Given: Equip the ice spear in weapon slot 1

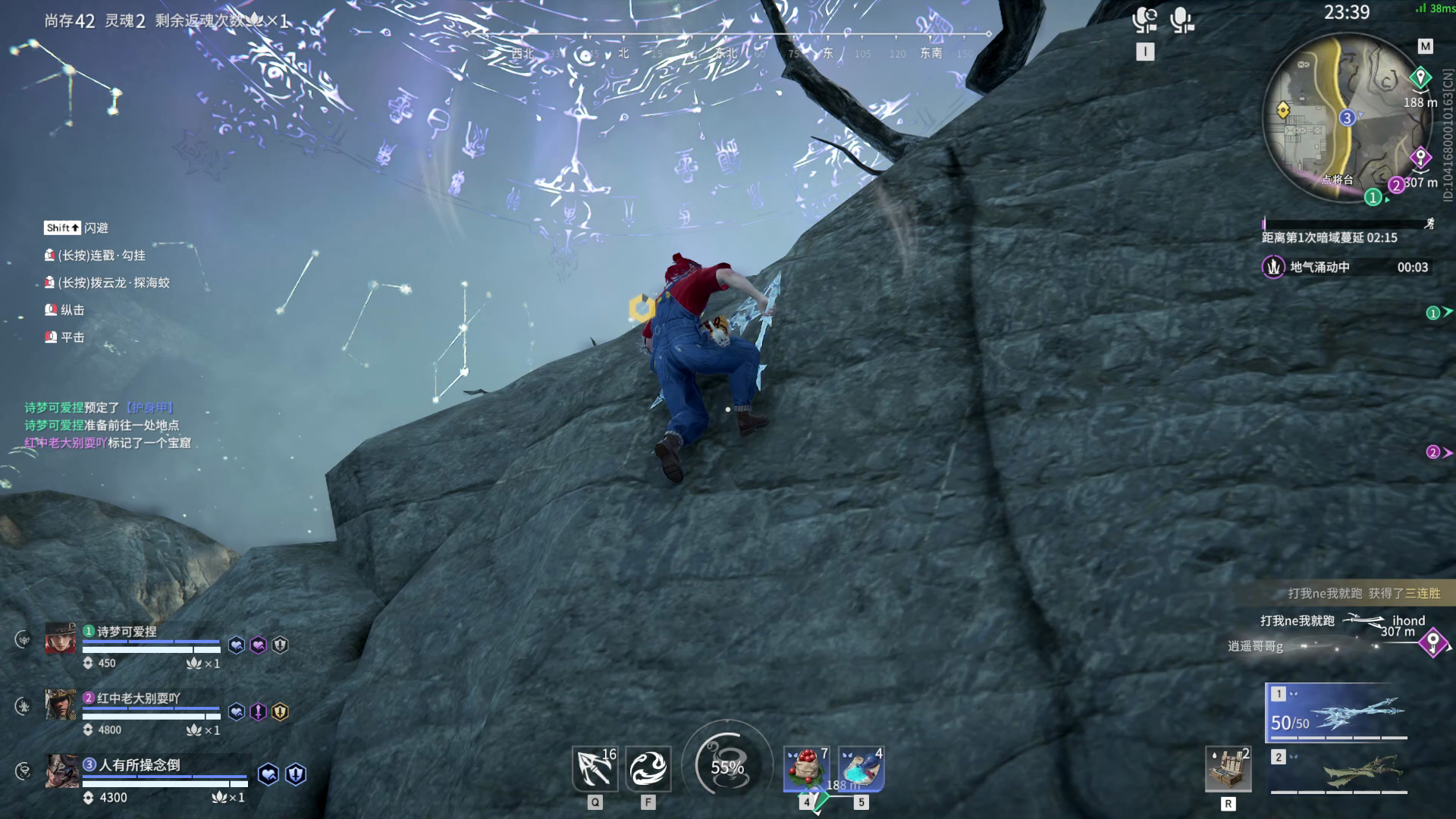Looking at the screenshot, I should [1337, 712].
